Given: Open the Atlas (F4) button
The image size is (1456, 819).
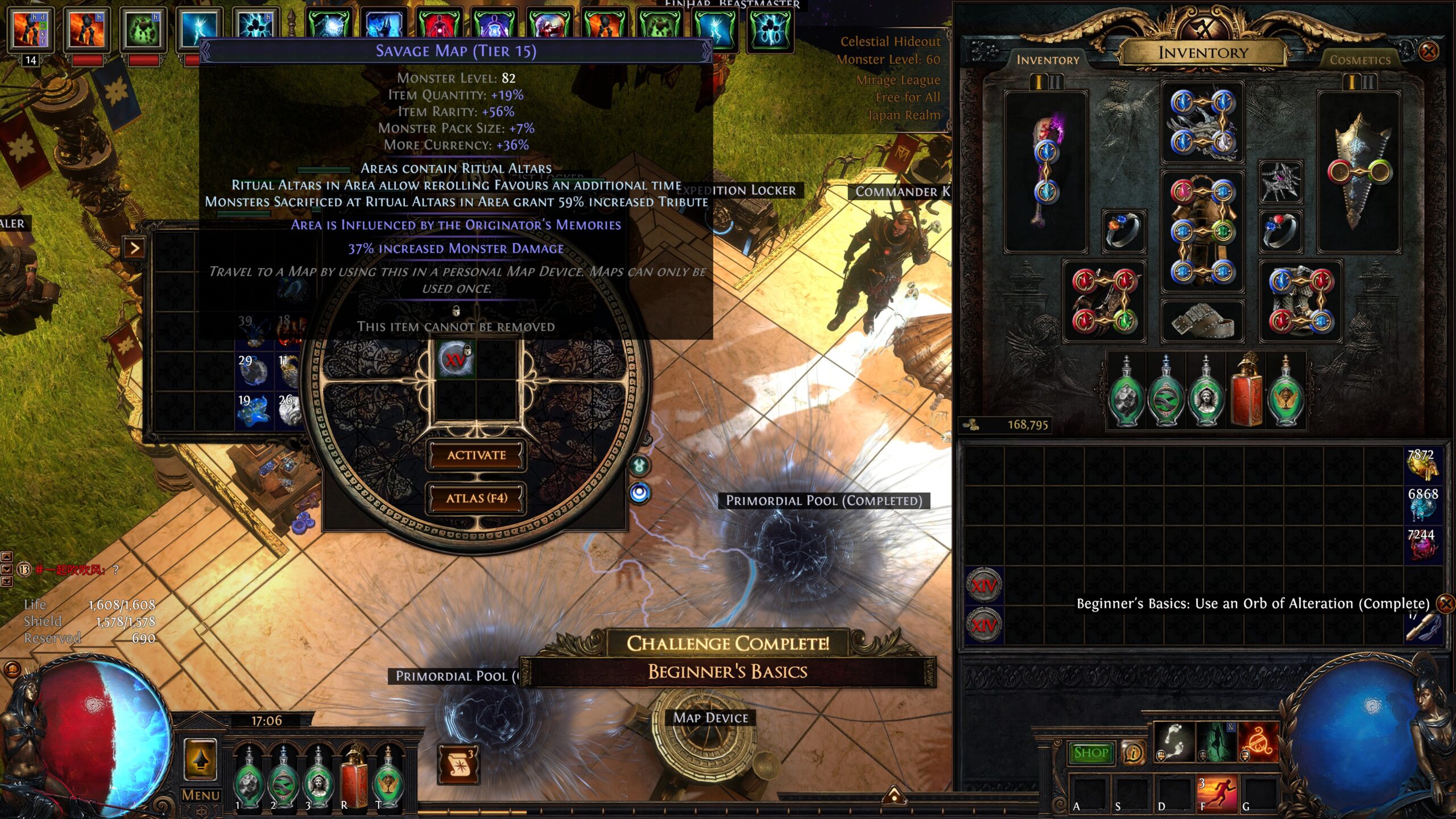Looking at the screenshot, I should [x=476, y=498].
